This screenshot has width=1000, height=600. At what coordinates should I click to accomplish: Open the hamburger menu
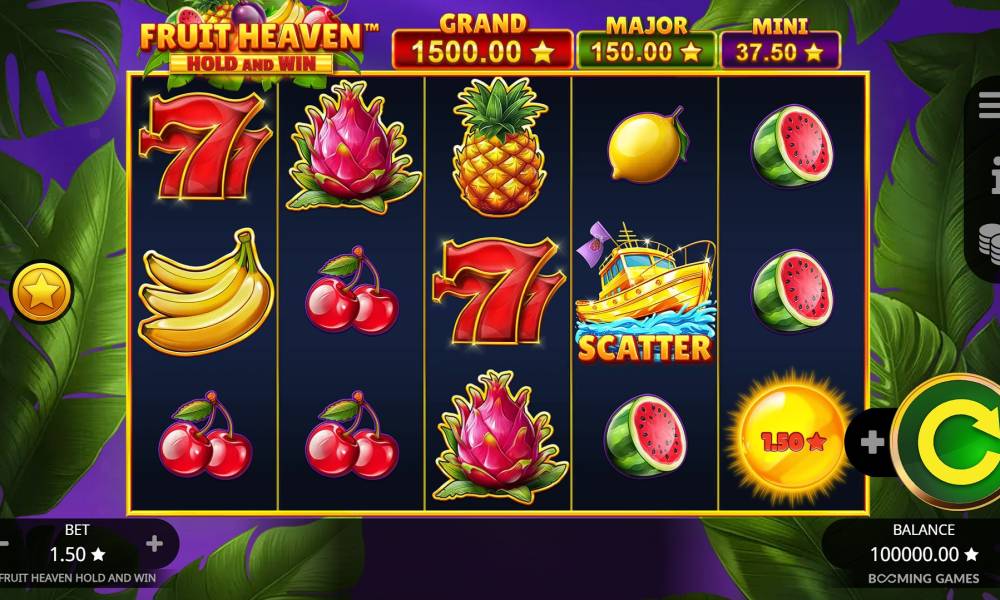[x=989, y=103]
